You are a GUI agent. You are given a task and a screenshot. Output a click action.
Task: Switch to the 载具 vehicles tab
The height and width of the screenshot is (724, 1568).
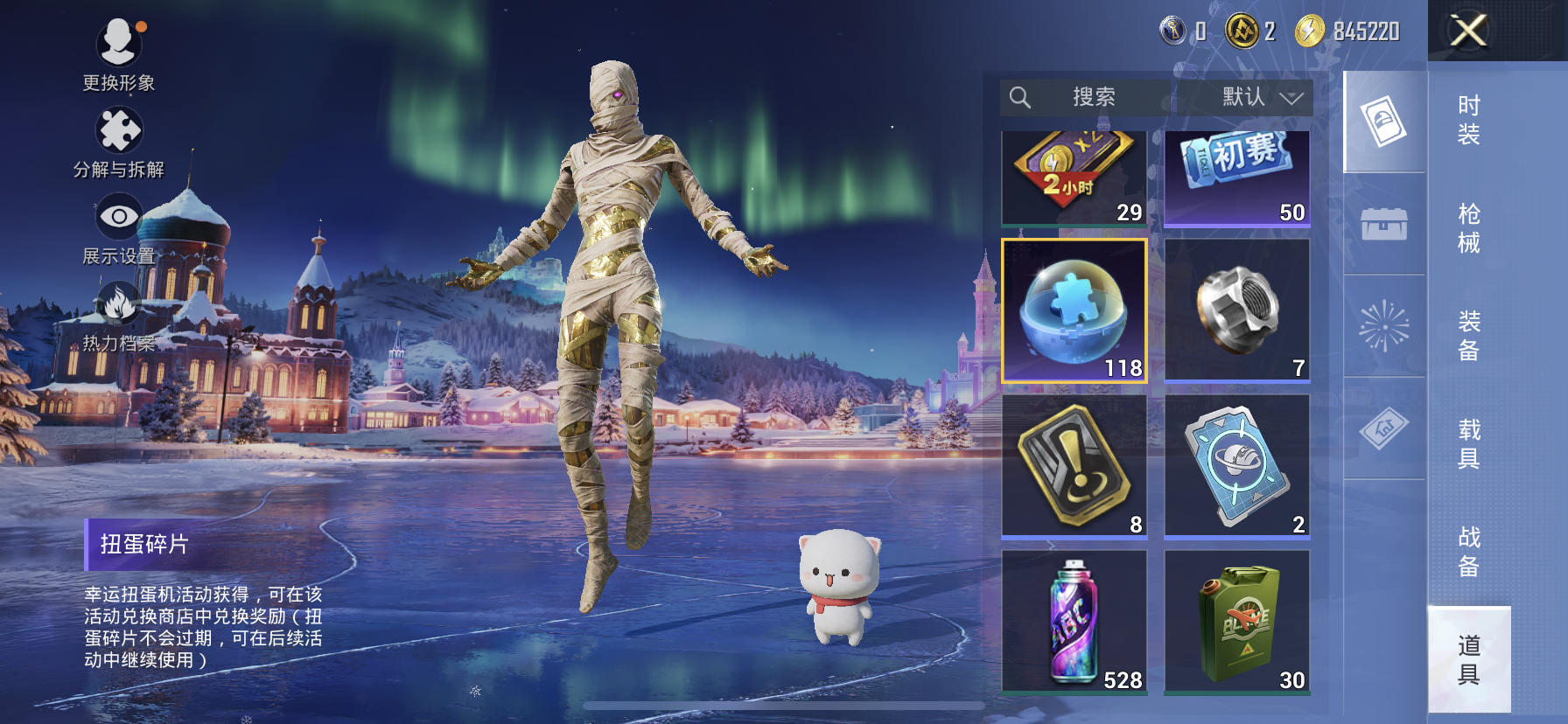point(1468,443)
